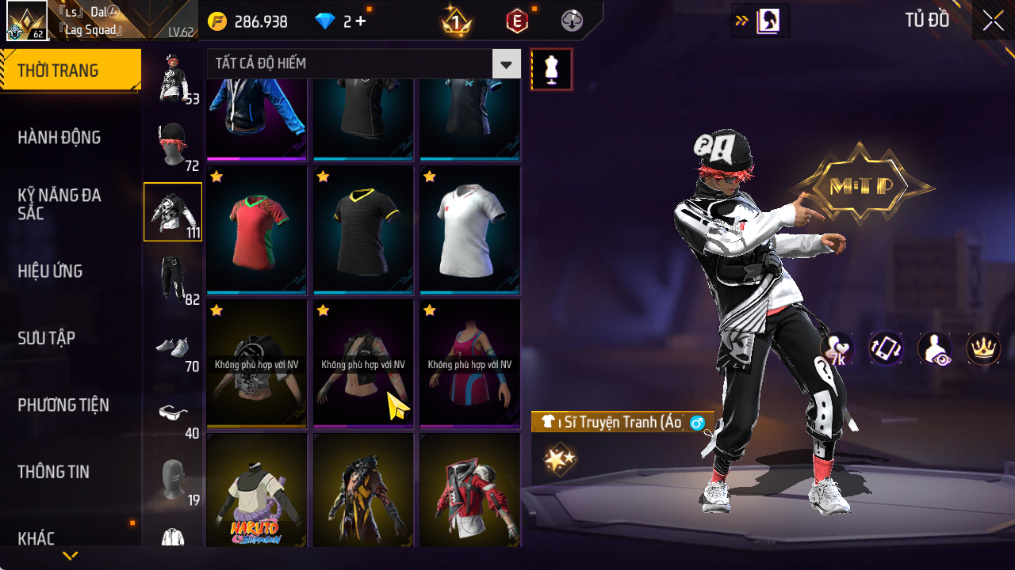Image resolution: width=1015 pixels, height=570 pixels.
Task: Open the Thời Trang tab
Action: pos(70,71)
